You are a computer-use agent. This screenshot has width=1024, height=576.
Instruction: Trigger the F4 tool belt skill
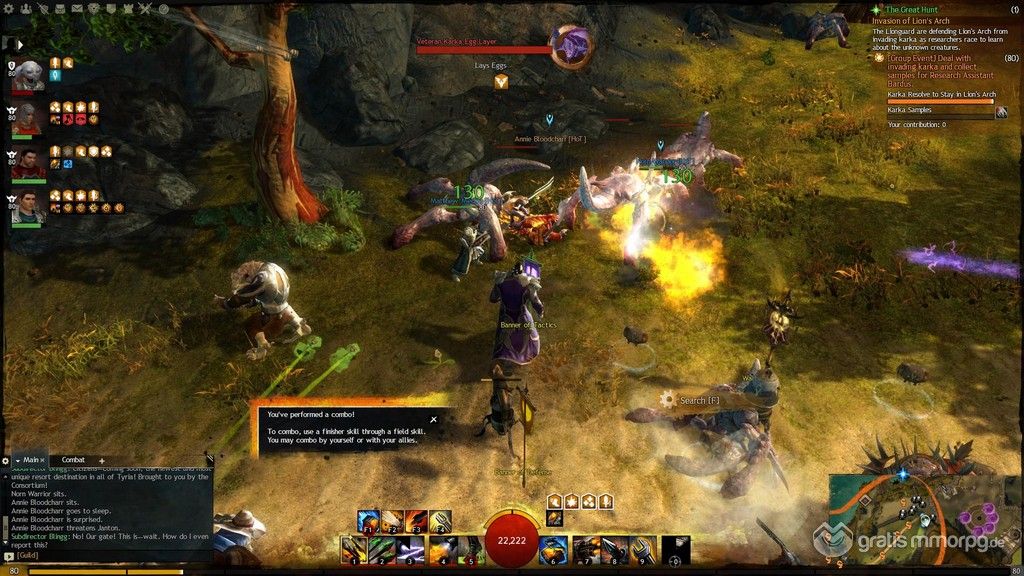(x=440, y=521)
